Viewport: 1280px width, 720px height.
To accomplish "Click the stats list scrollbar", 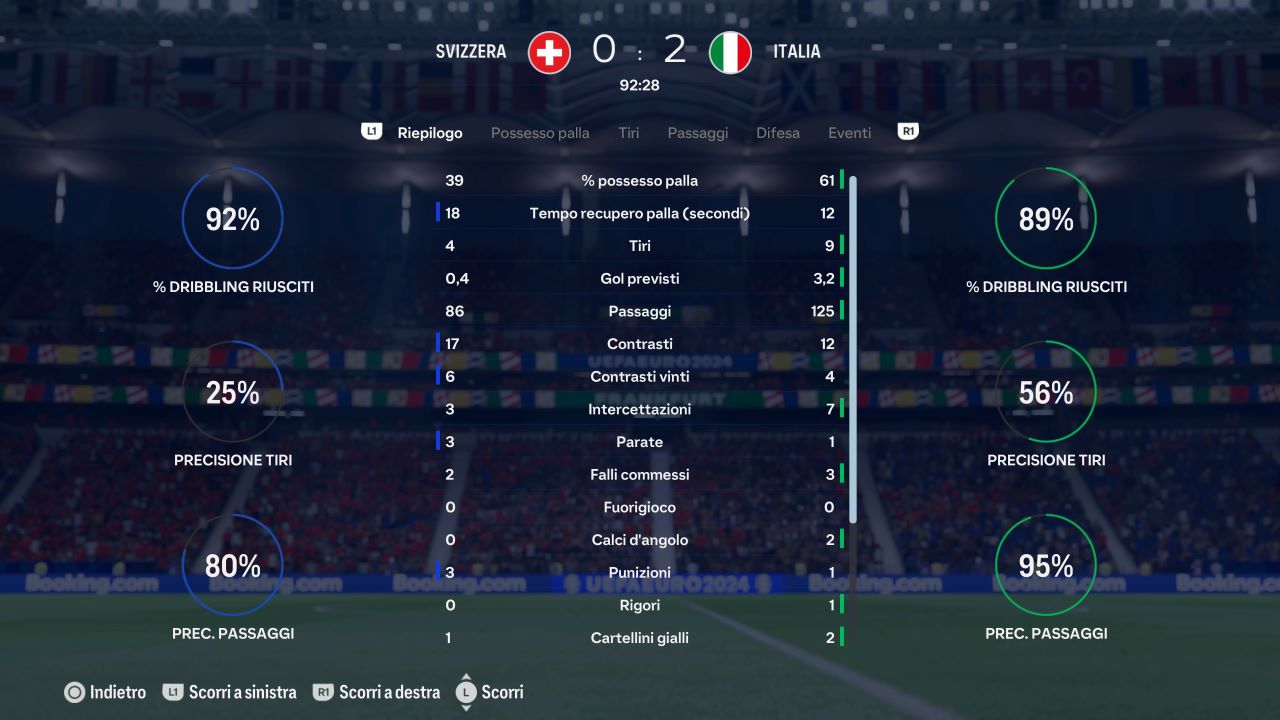I will [x=853, y=350].
